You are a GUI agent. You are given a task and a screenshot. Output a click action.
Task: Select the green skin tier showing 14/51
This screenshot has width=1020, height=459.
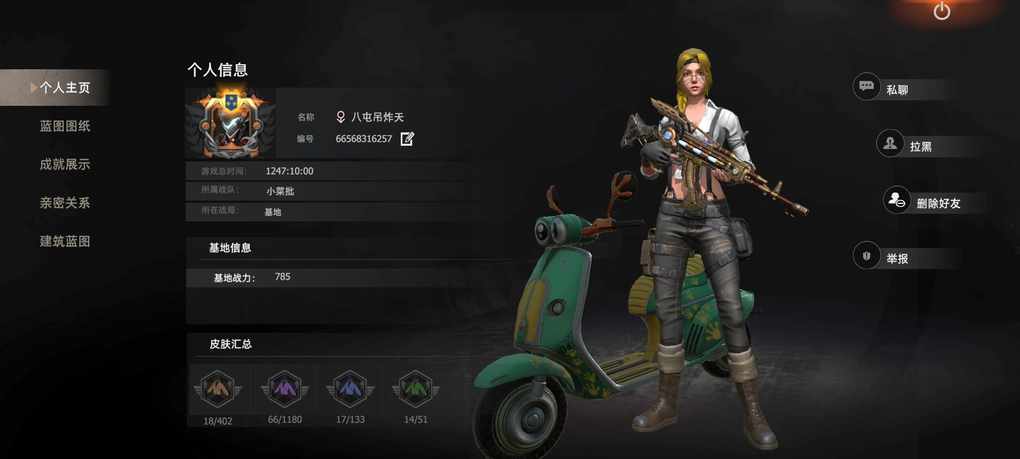pyautogui.click(x=415, y=389)
